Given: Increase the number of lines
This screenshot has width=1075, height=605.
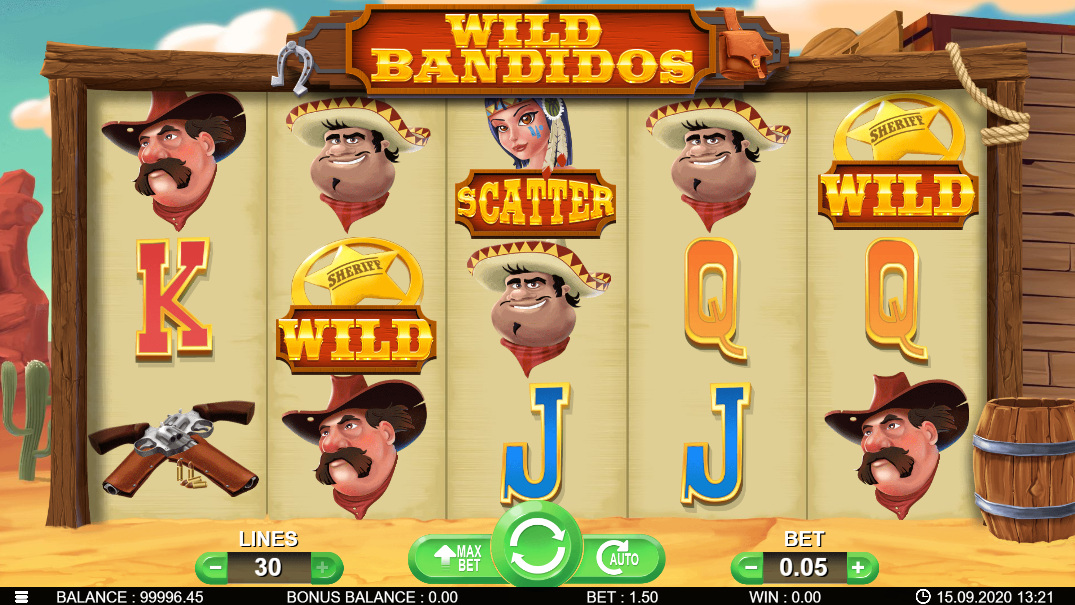Looking at the screenshot, I should (x=322, y=568).
